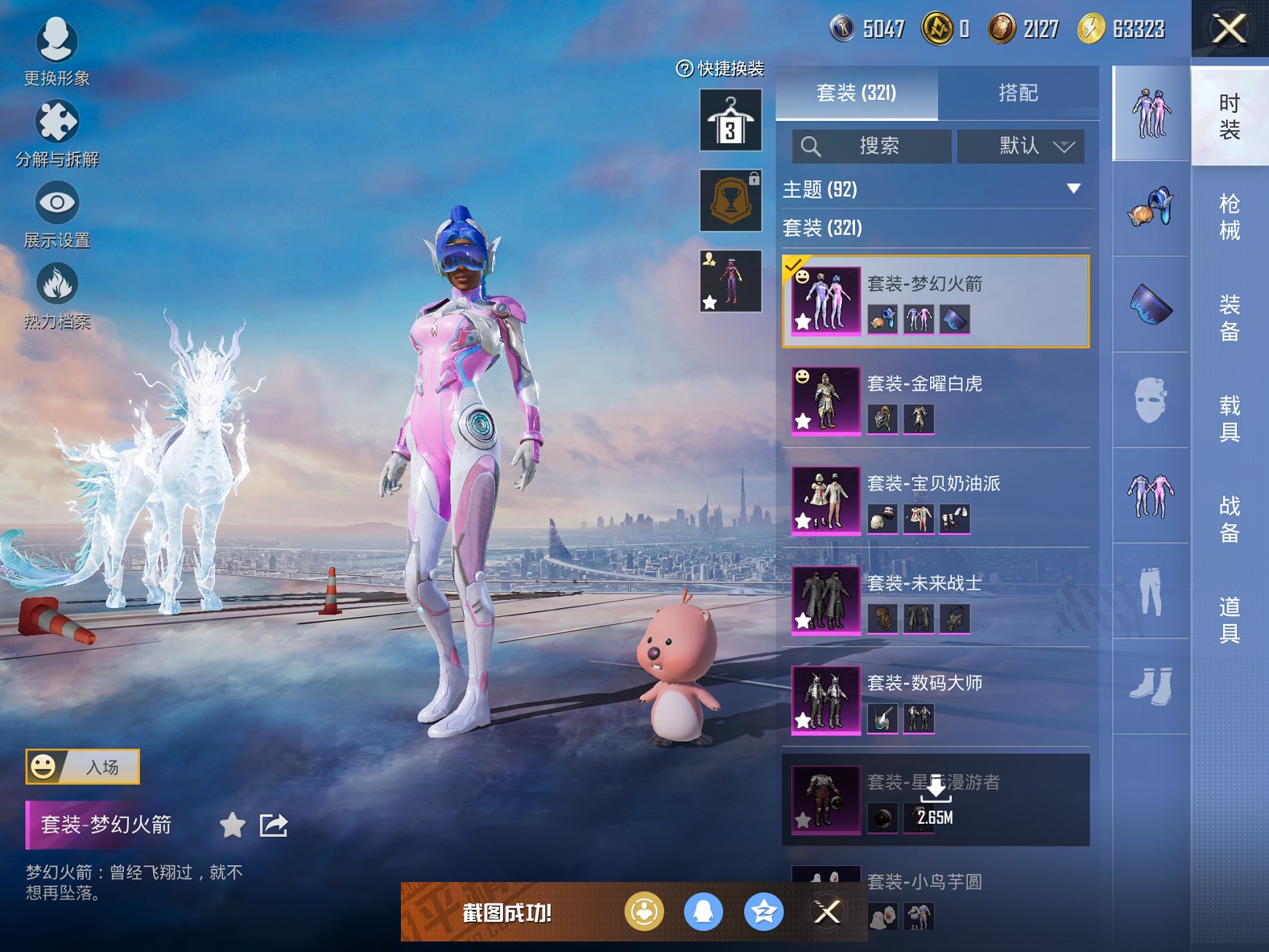This screenshot has height=952, width=1269.
Task: Click the 入场 entrance emote button
Action: point(82,767)
